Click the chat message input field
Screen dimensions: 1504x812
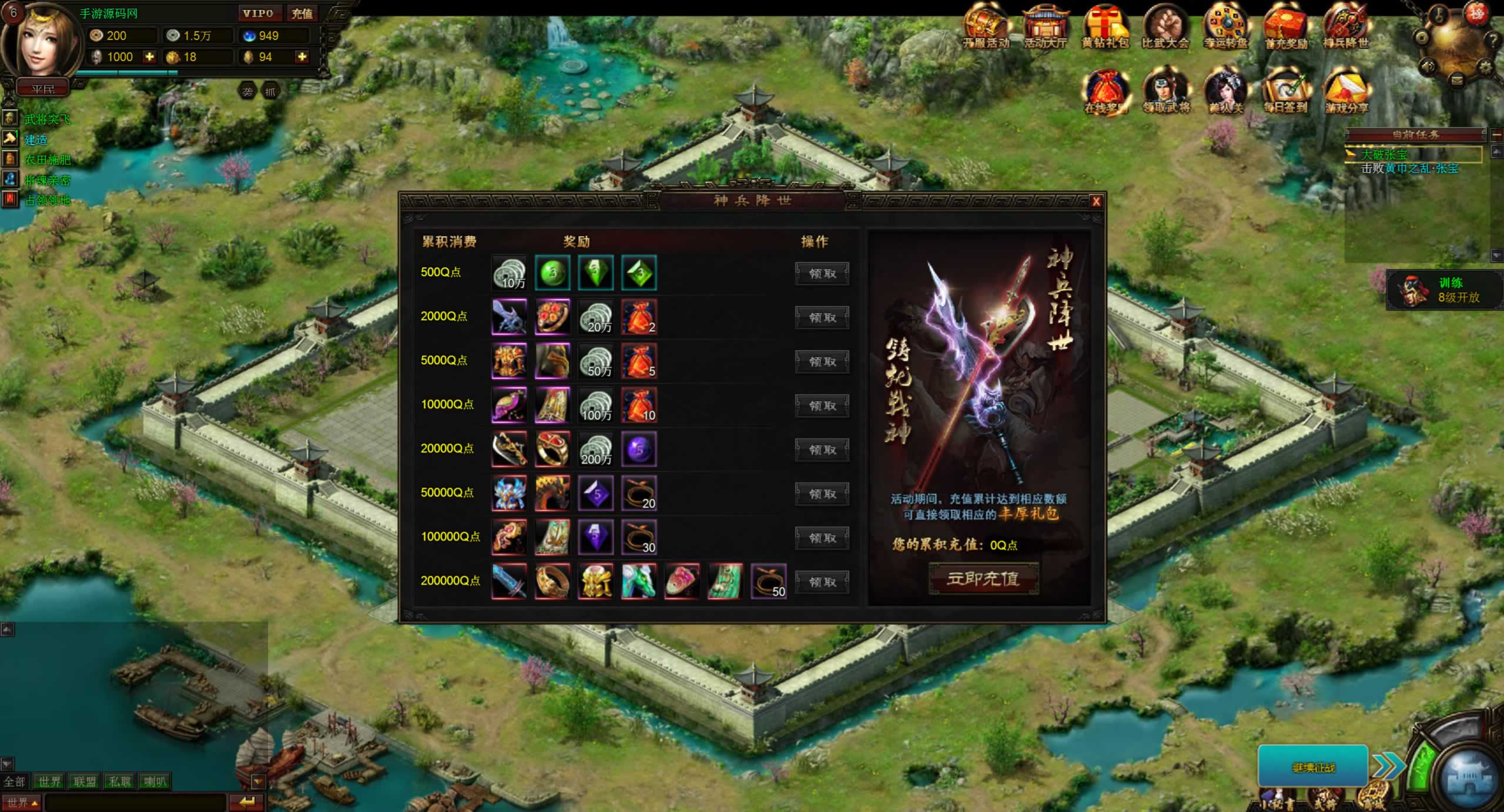click(x=135, y=802)
